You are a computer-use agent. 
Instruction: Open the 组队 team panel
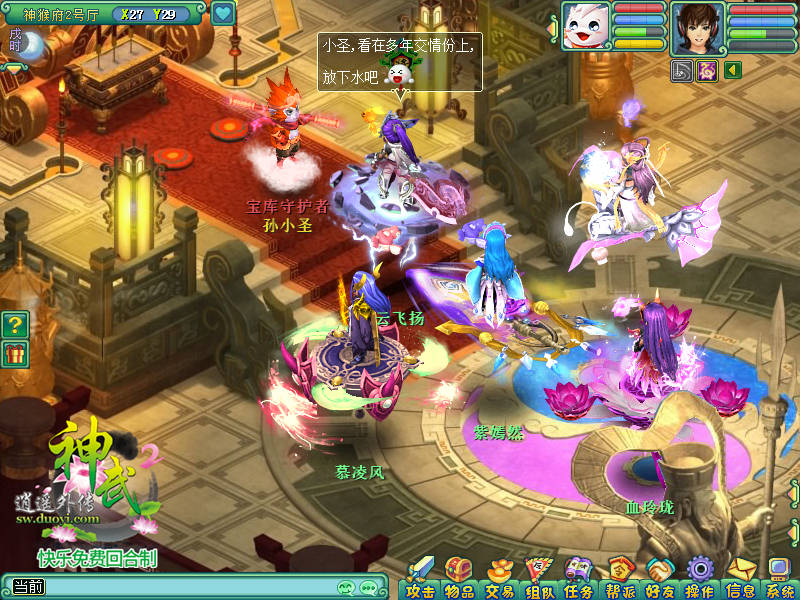point(540,578)
